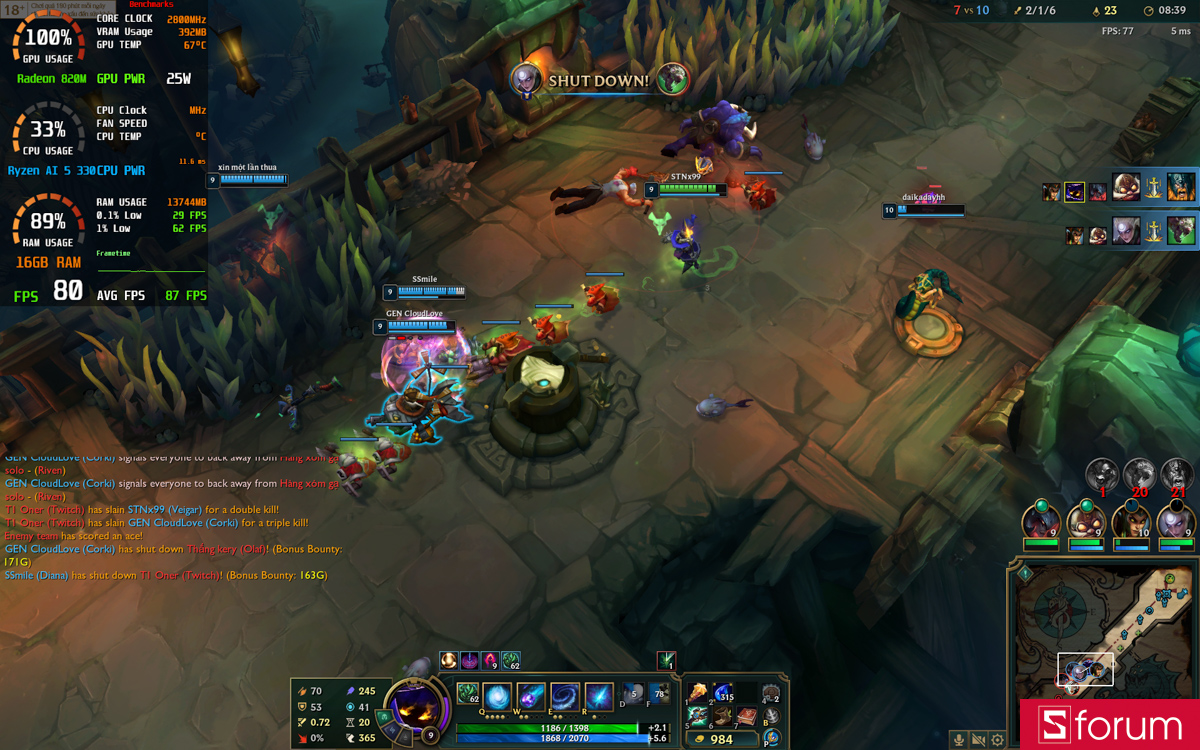Screen dimensions: 1200x750
Task: Fire the Primordial Burst R ultimate
Action: tap(599, 696)
